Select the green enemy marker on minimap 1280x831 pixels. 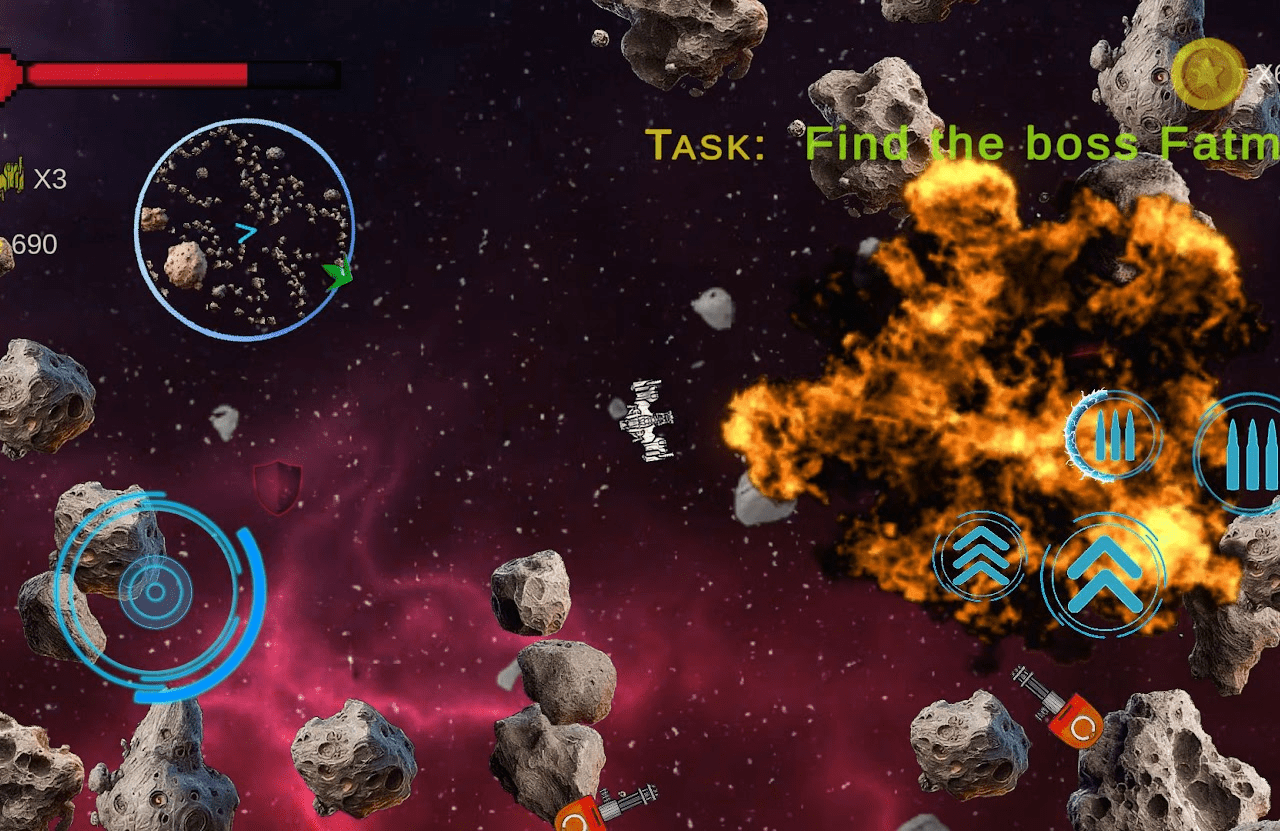tap(340, 274)
